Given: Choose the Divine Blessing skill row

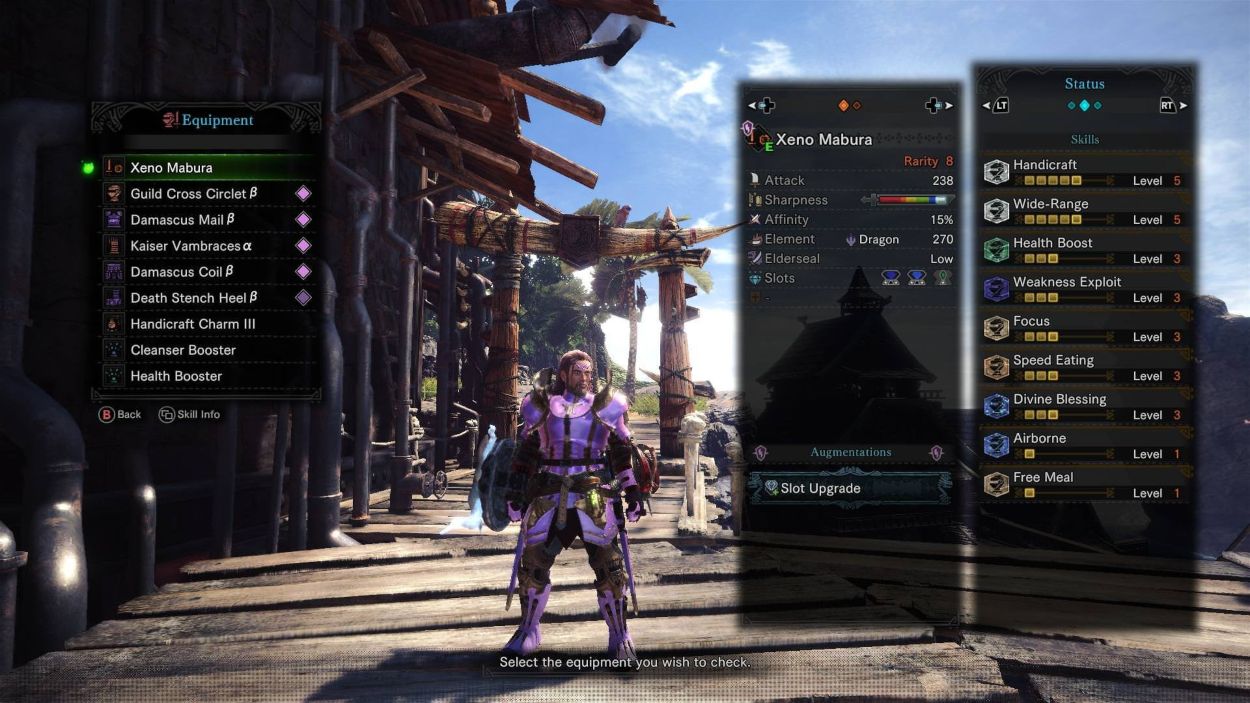Looking at the screenshot, I should pos(1085,406).
